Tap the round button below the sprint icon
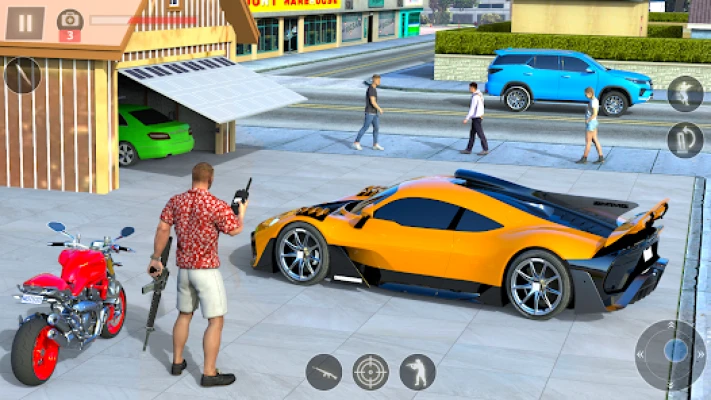The height and width of the screenshot is (400, 711). pyautogui.click(x=685, y=139)
